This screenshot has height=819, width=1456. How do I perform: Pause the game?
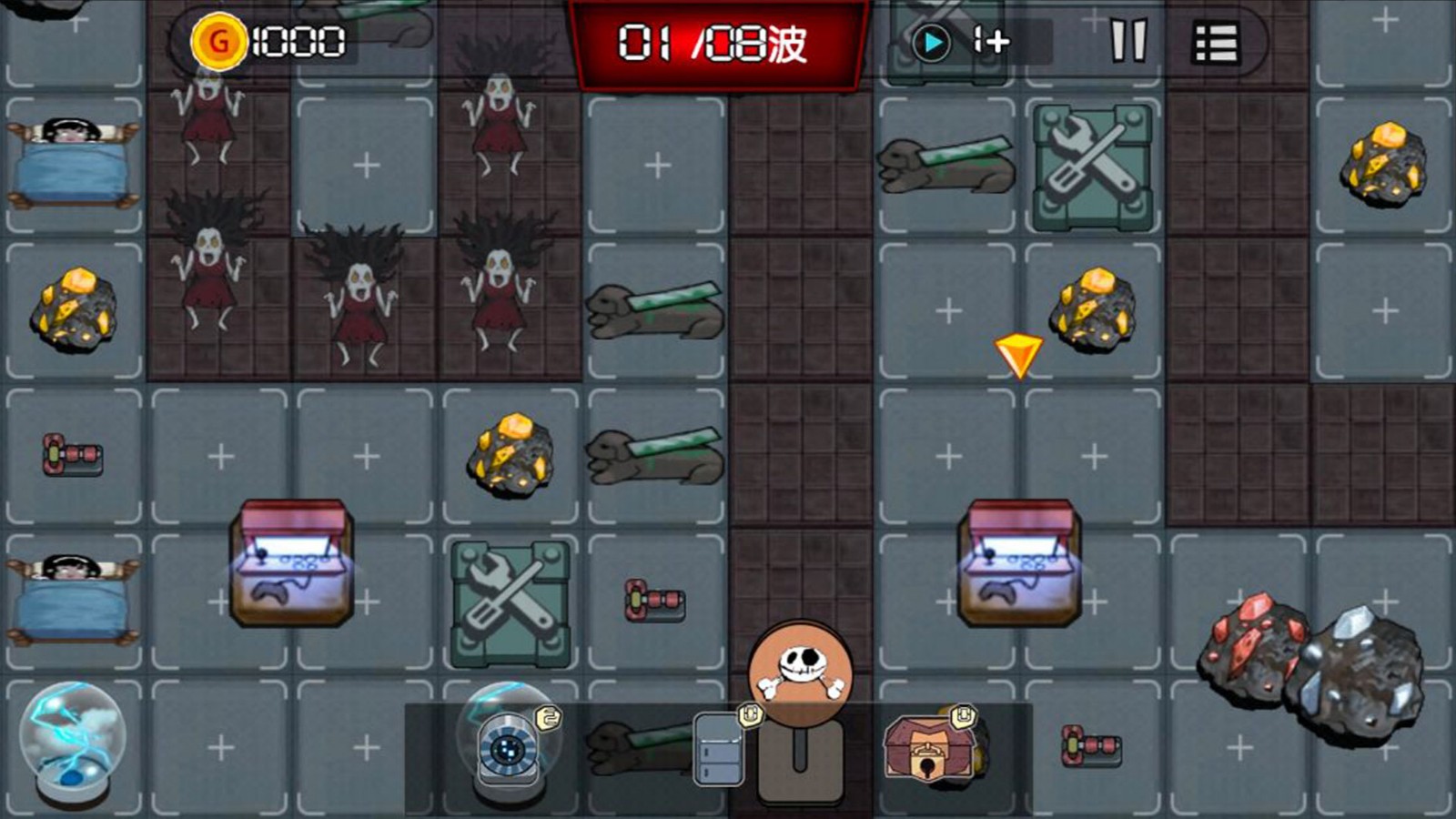1128,41
